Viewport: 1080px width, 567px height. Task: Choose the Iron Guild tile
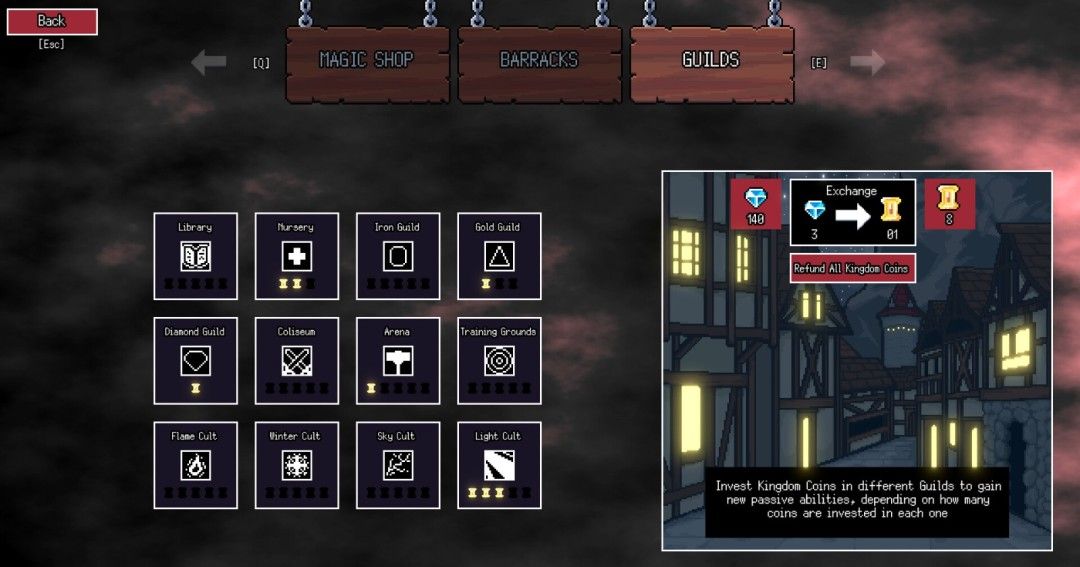399,256
